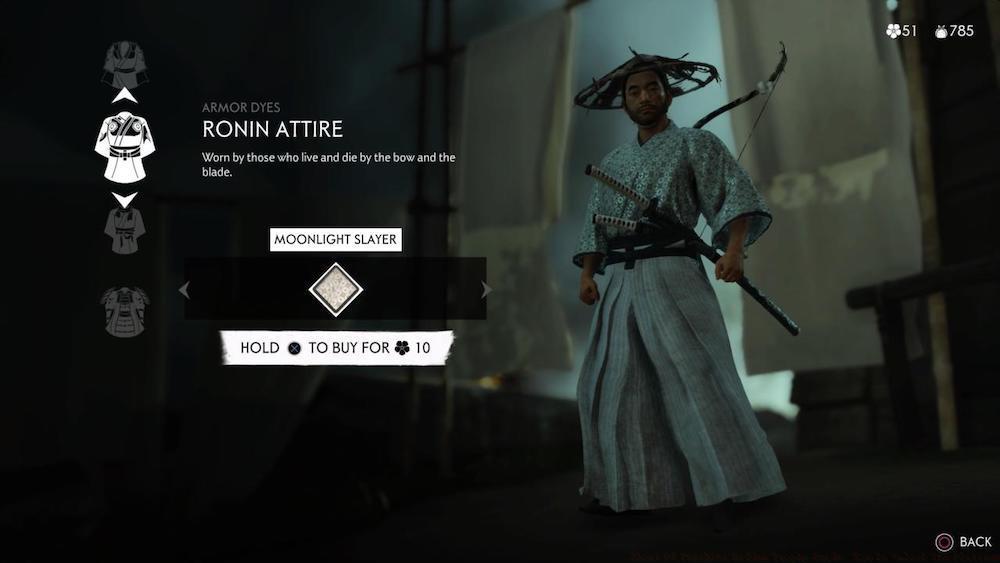The width and height of the screenshot is (1000, 563).
Task: Click the up arrow above the armor icon
Action: (124, 96)
